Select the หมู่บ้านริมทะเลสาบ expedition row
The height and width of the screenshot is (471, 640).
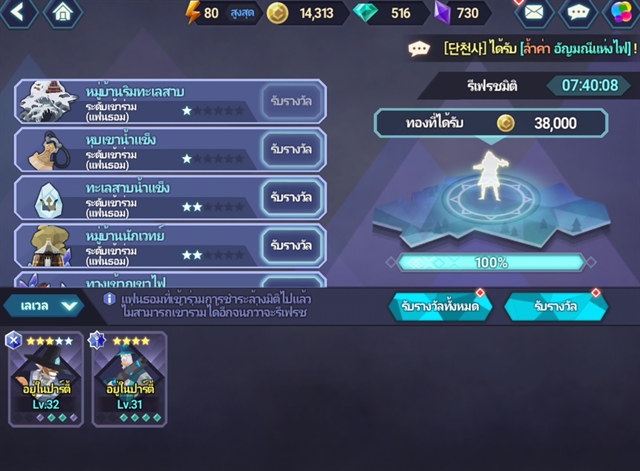tap(140, 101)
